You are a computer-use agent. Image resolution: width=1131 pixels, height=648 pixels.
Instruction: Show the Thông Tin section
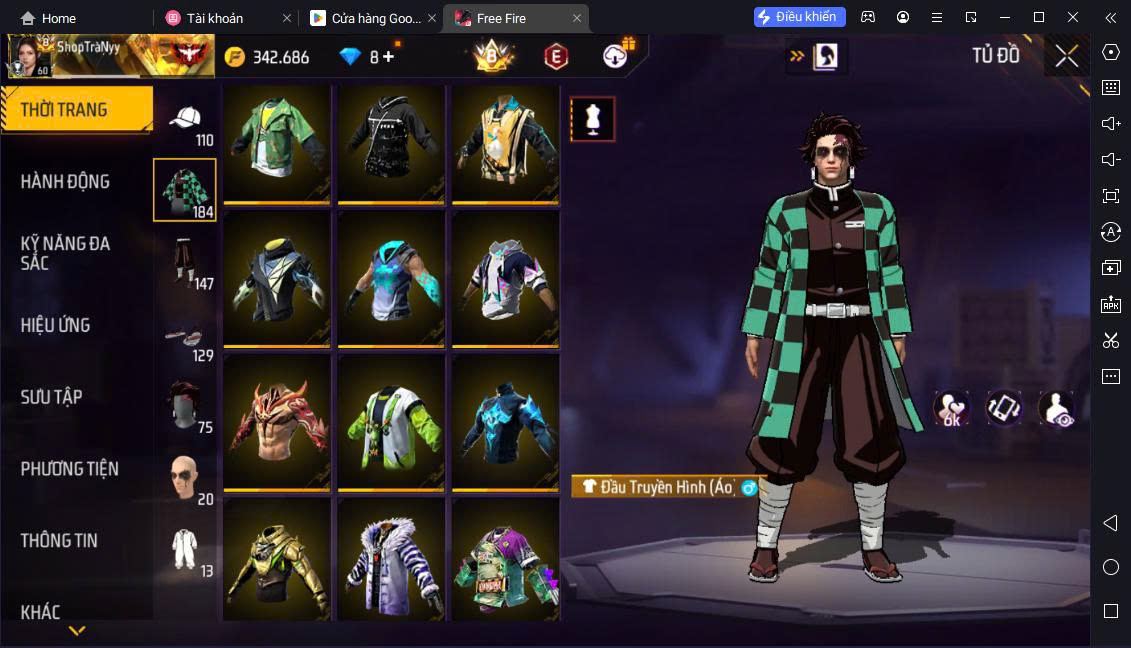coord(60,541)
